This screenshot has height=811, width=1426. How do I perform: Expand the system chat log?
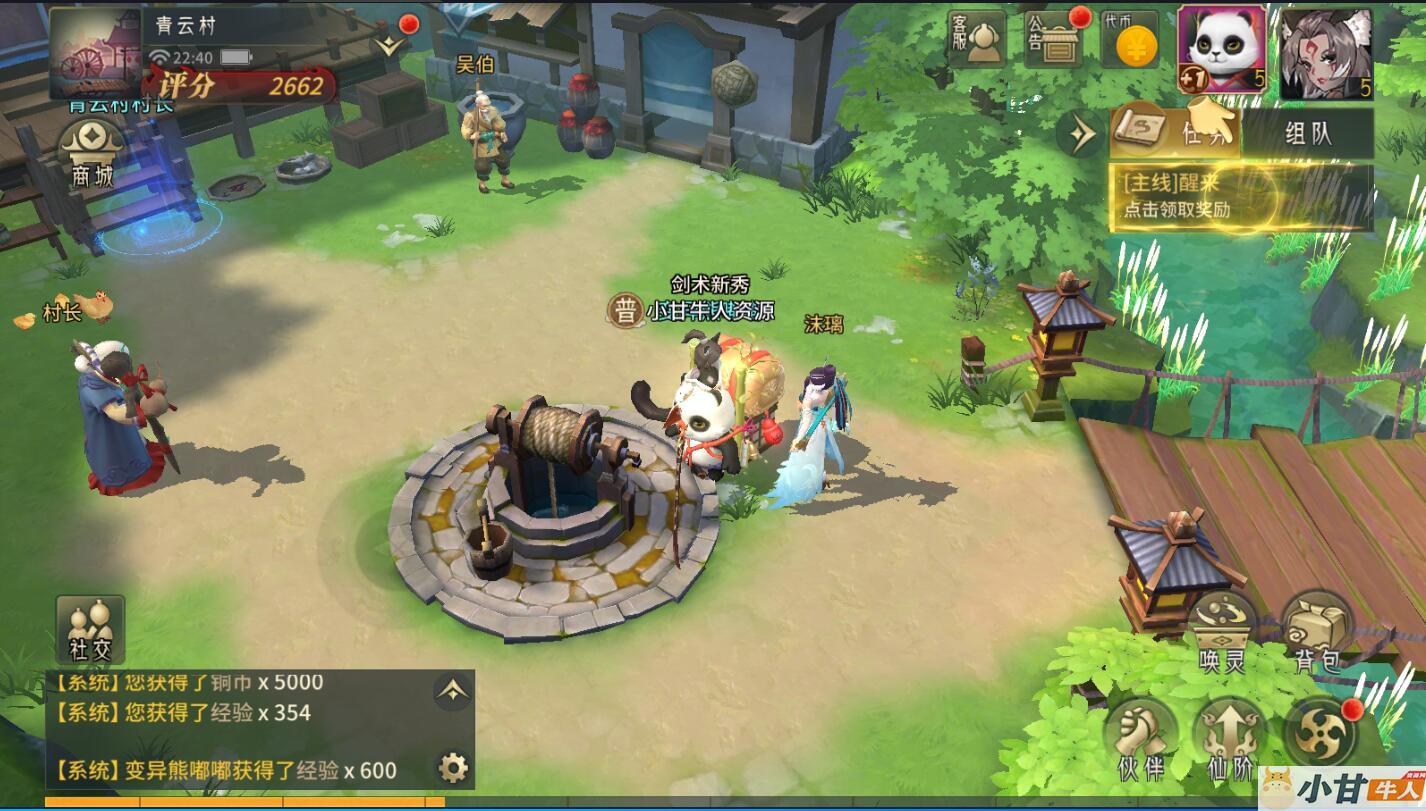point(453,690)
